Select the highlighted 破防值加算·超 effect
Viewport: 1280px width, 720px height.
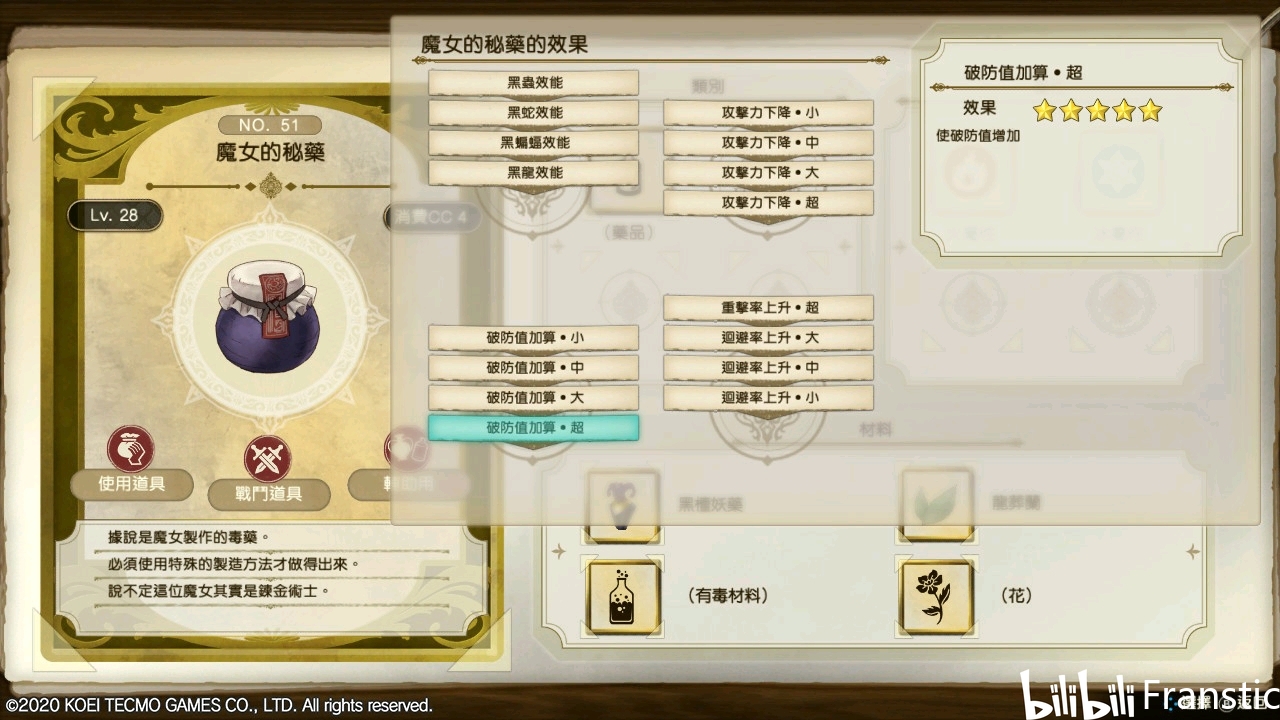(x=533, y=428)
